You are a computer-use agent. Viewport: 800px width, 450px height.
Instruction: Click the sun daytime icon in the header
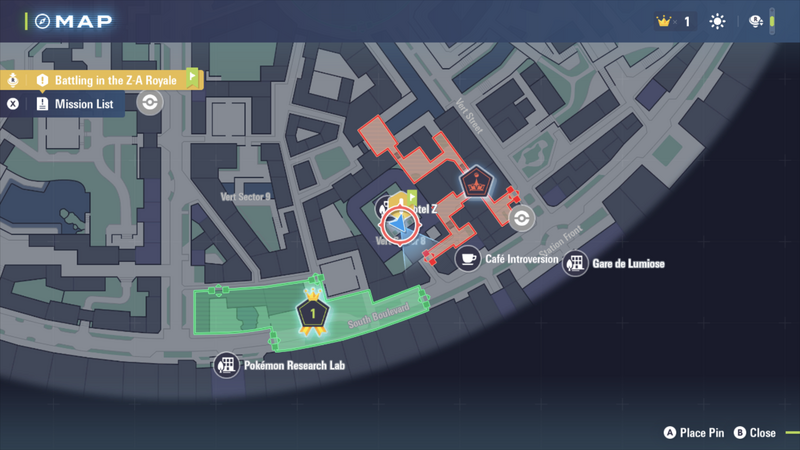coord(717,21)
